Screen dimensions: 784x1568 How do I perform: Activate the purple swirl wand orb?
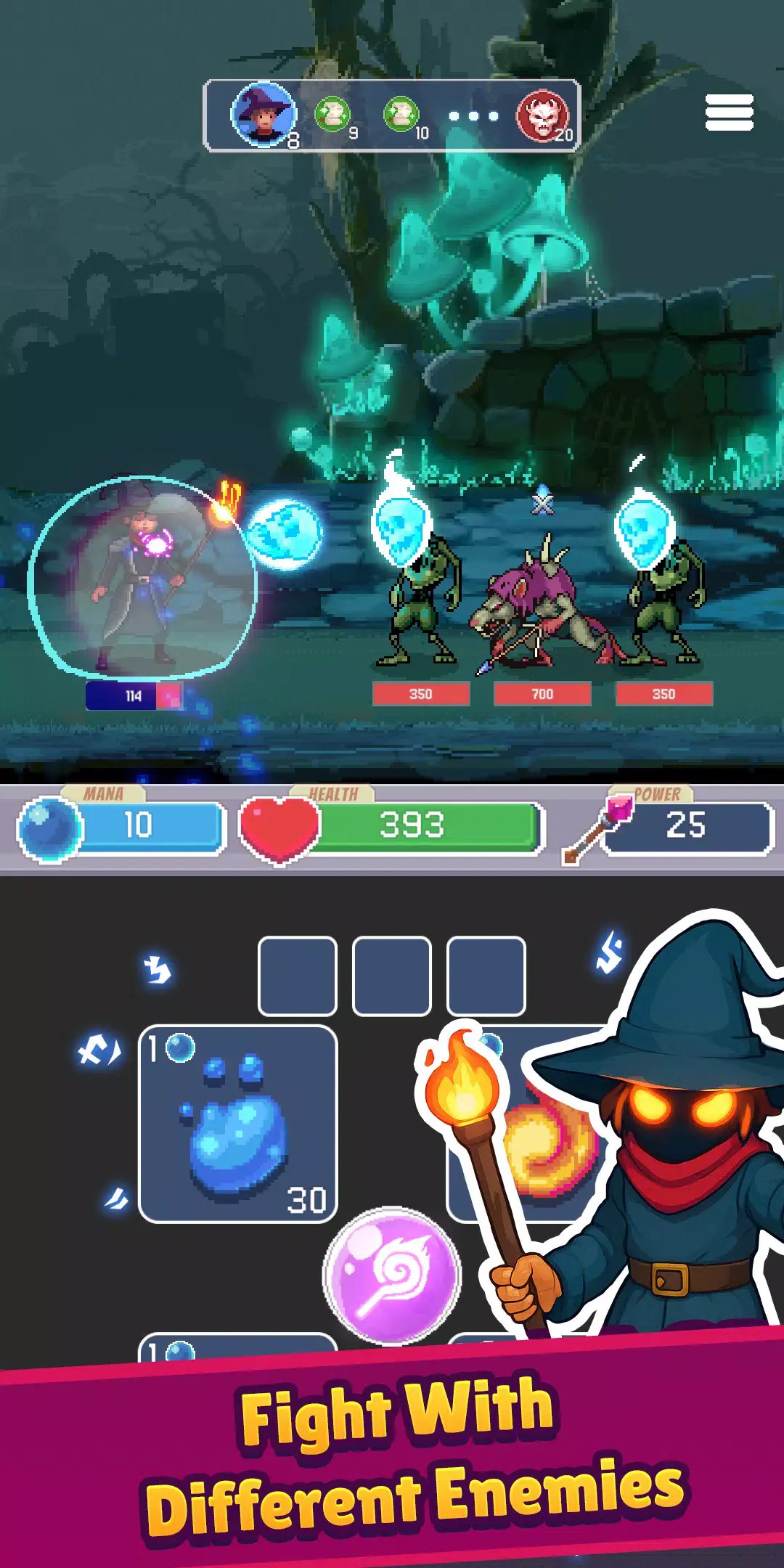pyautogui.click(x=392, y=1275)
